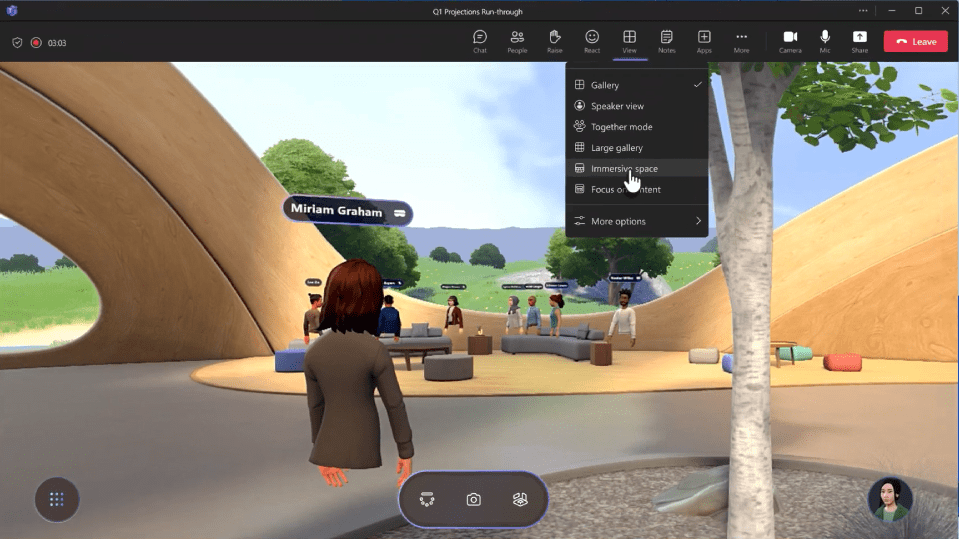The width and height of the screenshot is (959, 539).
Task: Show the People list
Action: 517,41
